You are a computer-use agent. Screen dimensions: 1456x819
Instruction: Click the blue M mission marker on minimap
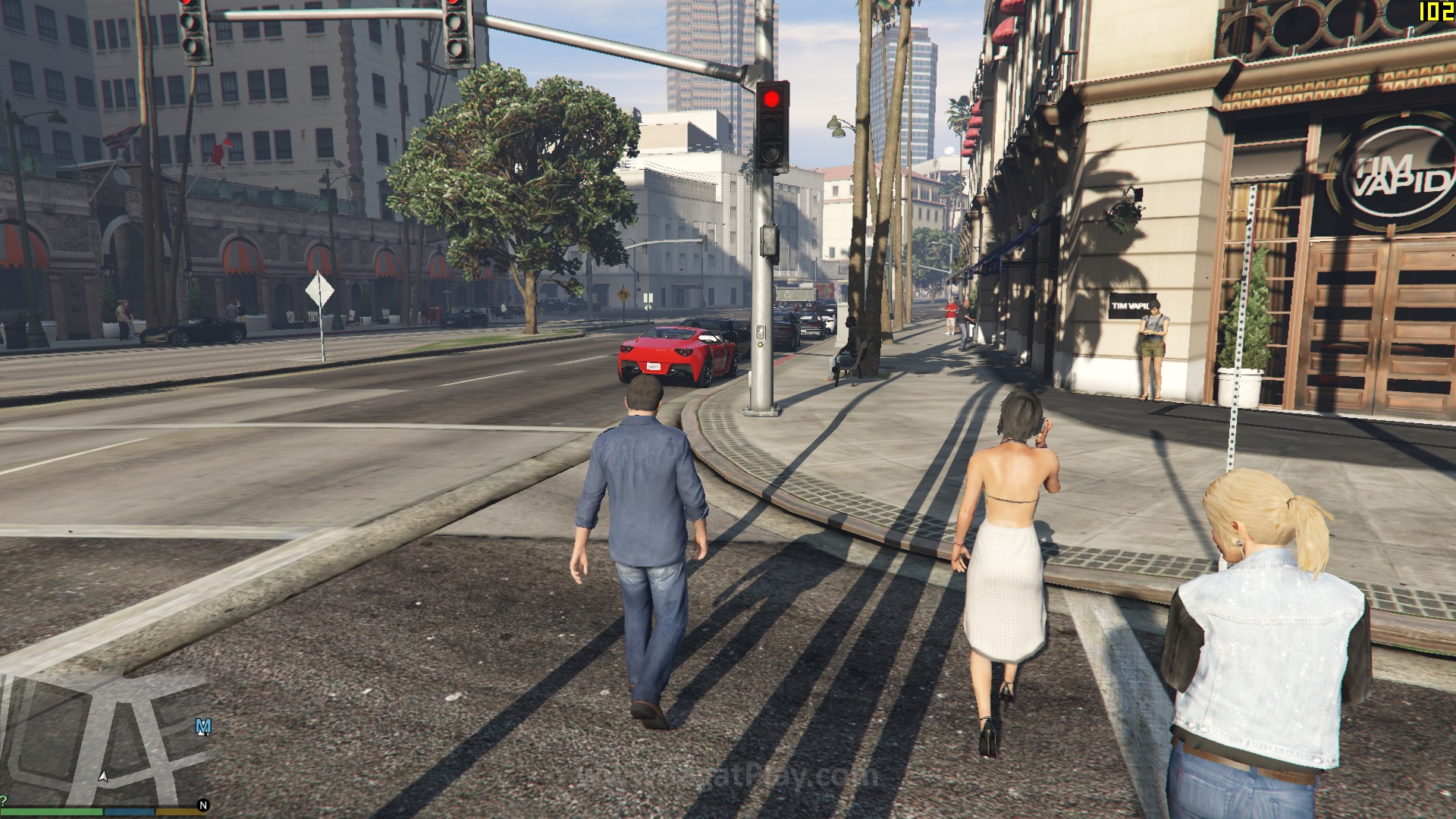[x=203, y=726]
